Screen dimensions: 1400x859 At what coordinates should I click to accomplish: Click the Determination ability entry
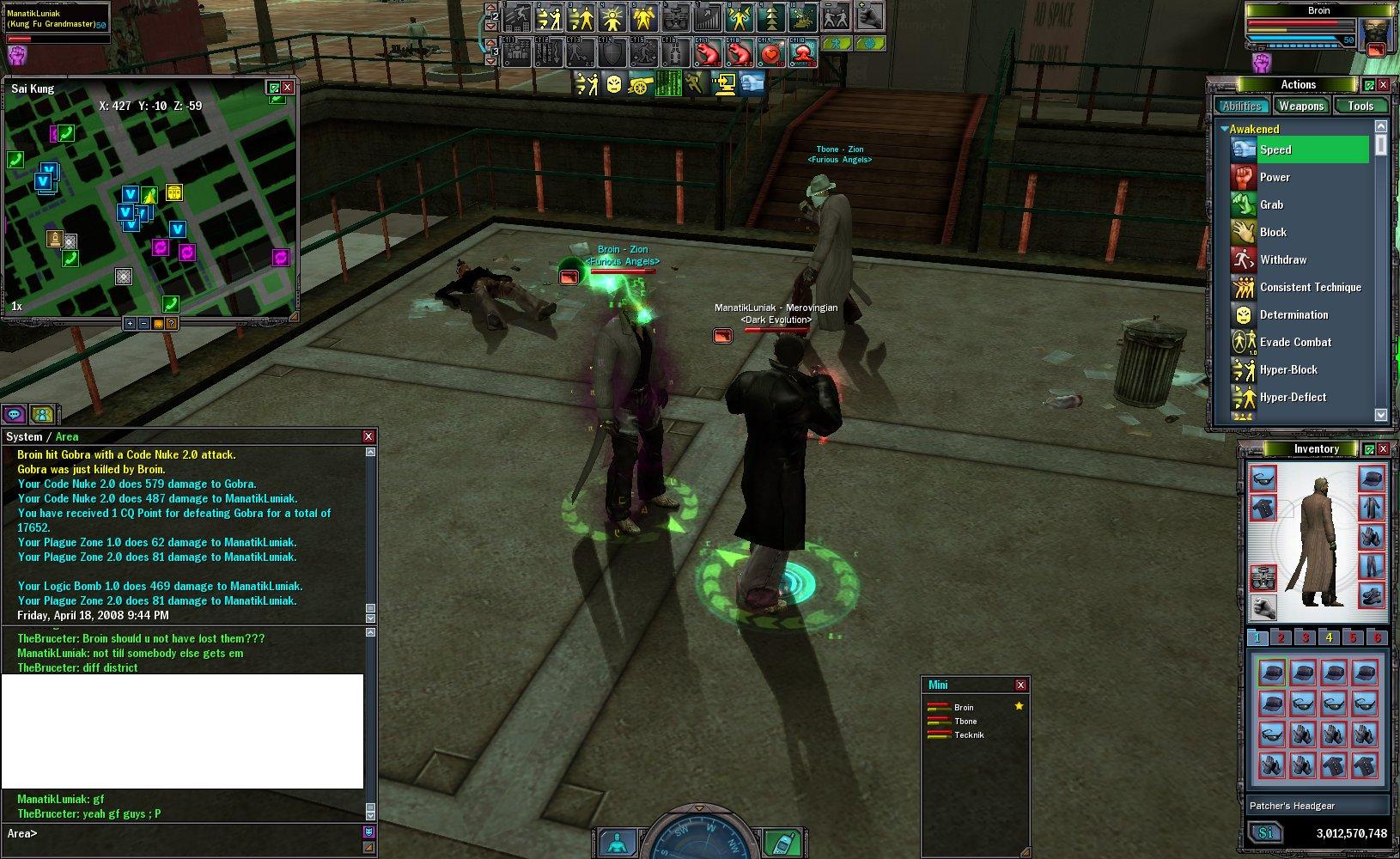(x=1293, y=314)
